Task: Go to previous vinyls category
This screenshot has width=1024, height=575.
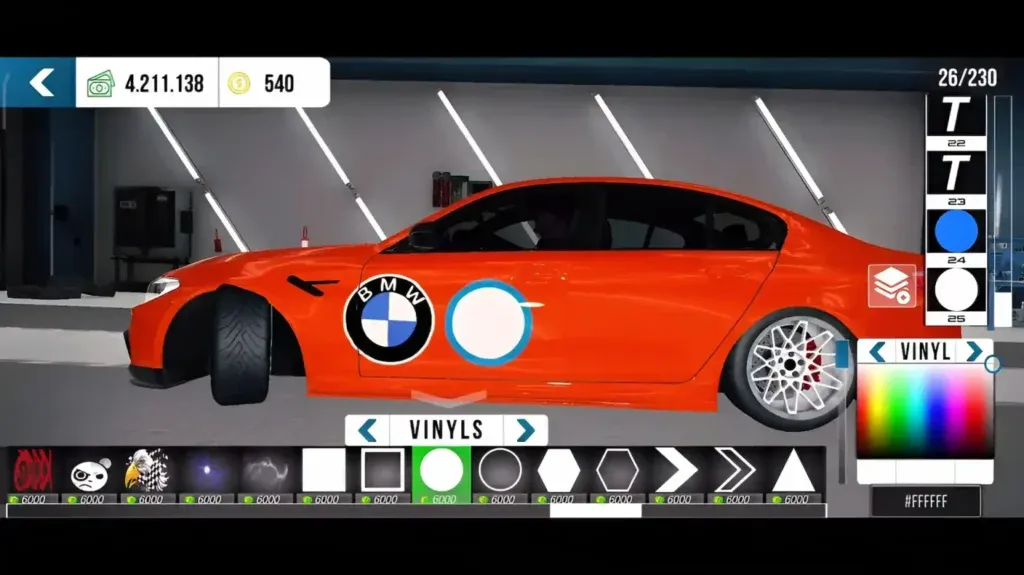Action: [x=368, y=430]
